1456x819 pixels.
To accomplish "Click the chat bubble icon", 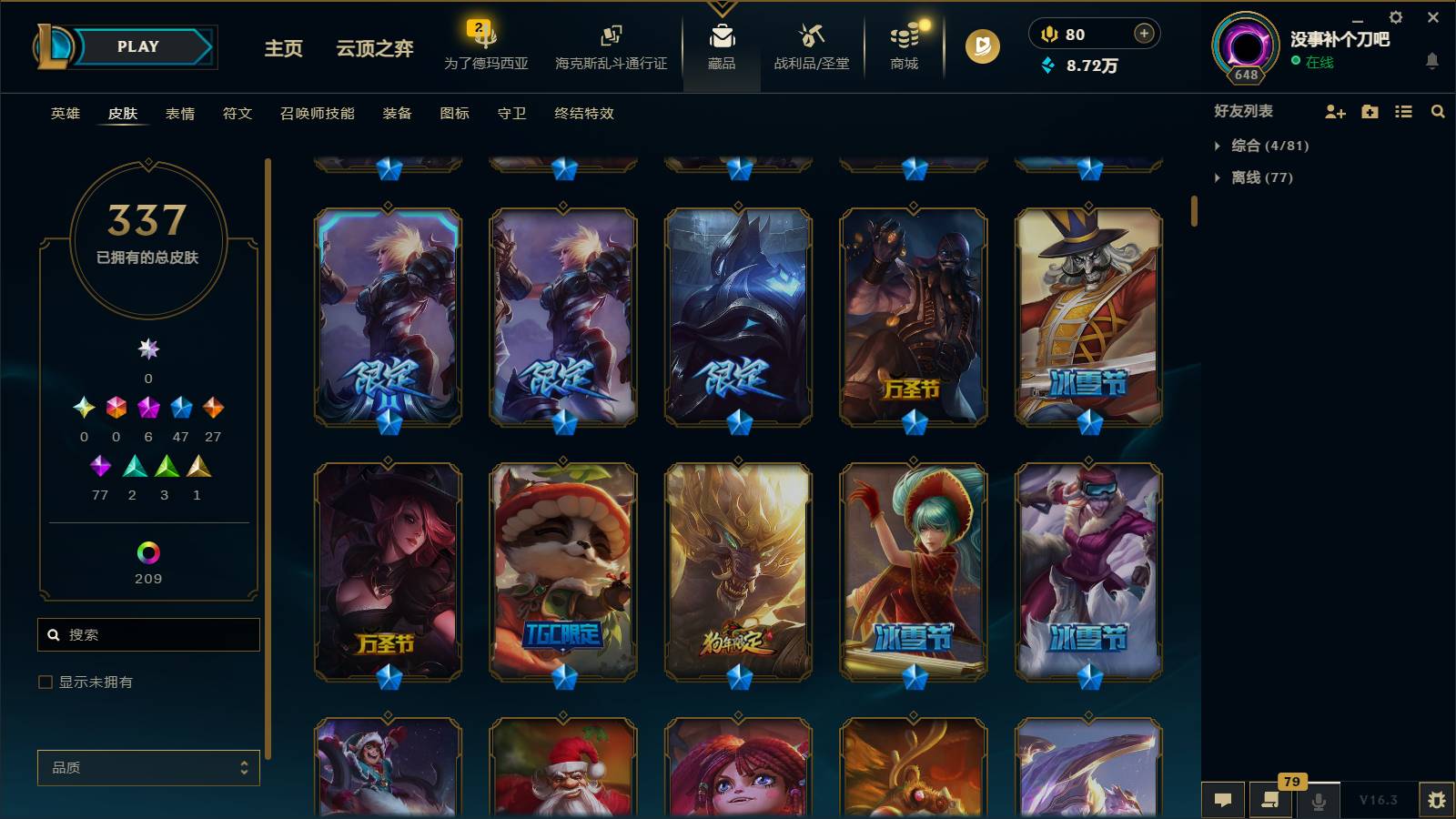I will coord(1223,800).
